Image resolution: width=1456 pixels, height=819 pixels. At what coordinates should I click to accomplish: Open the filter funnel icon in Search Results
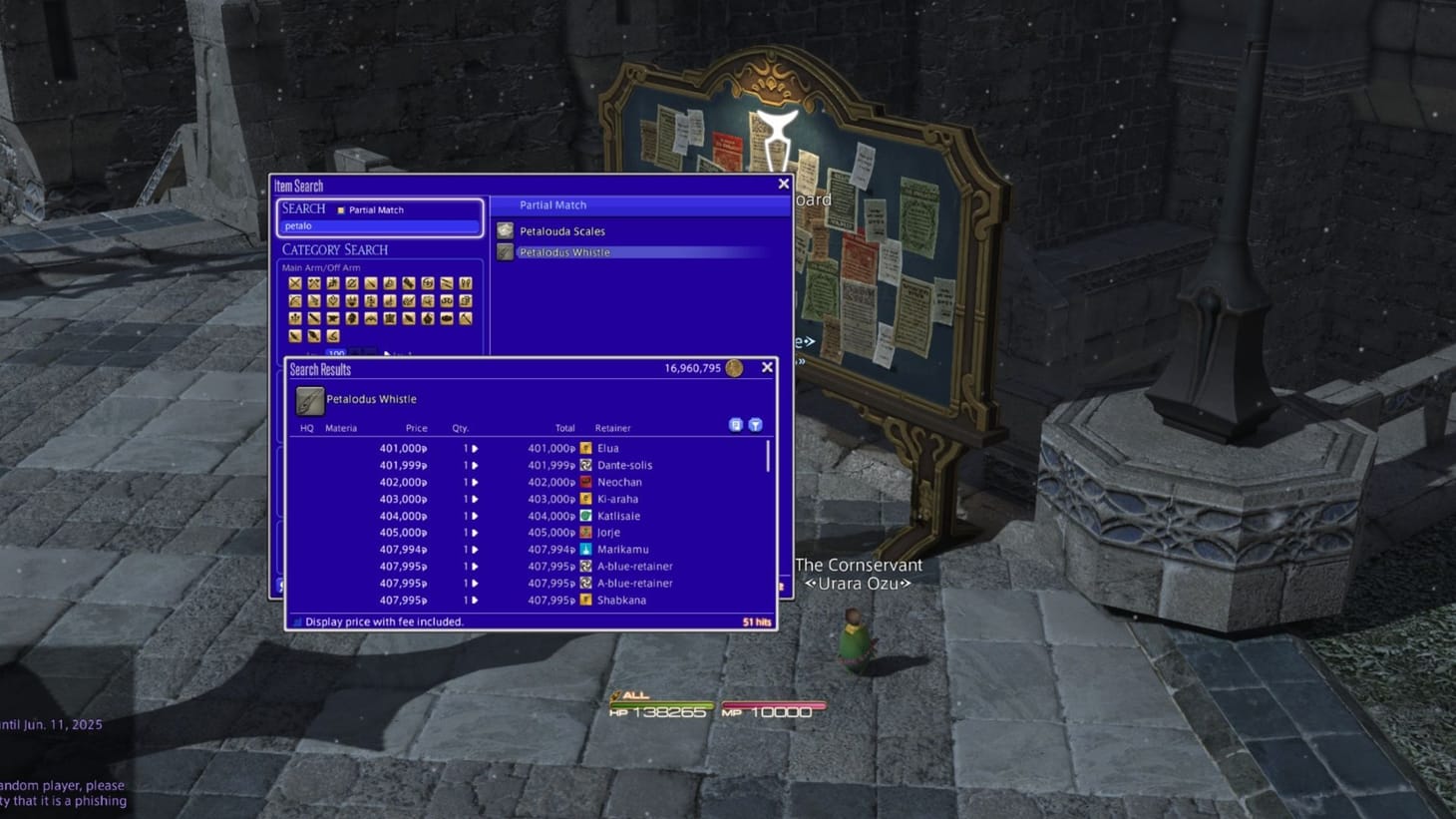756,424
